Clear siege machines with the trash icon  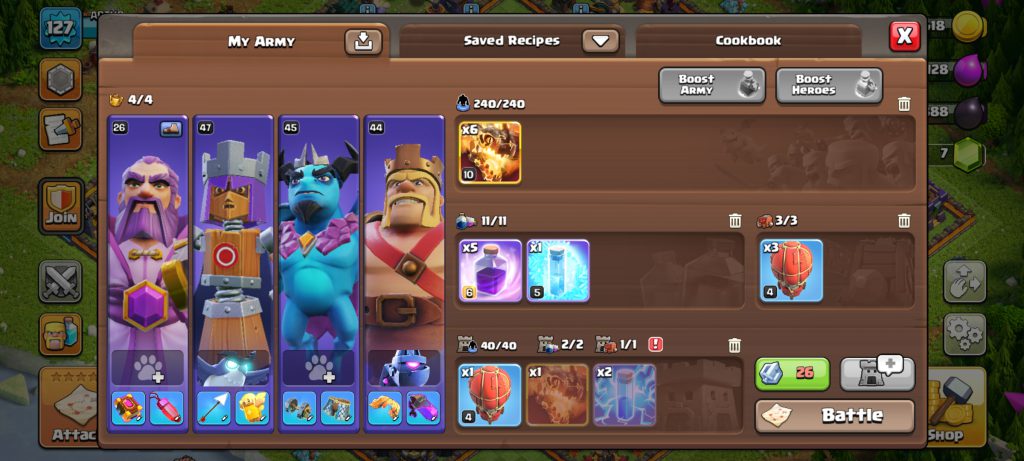(904, 221)
